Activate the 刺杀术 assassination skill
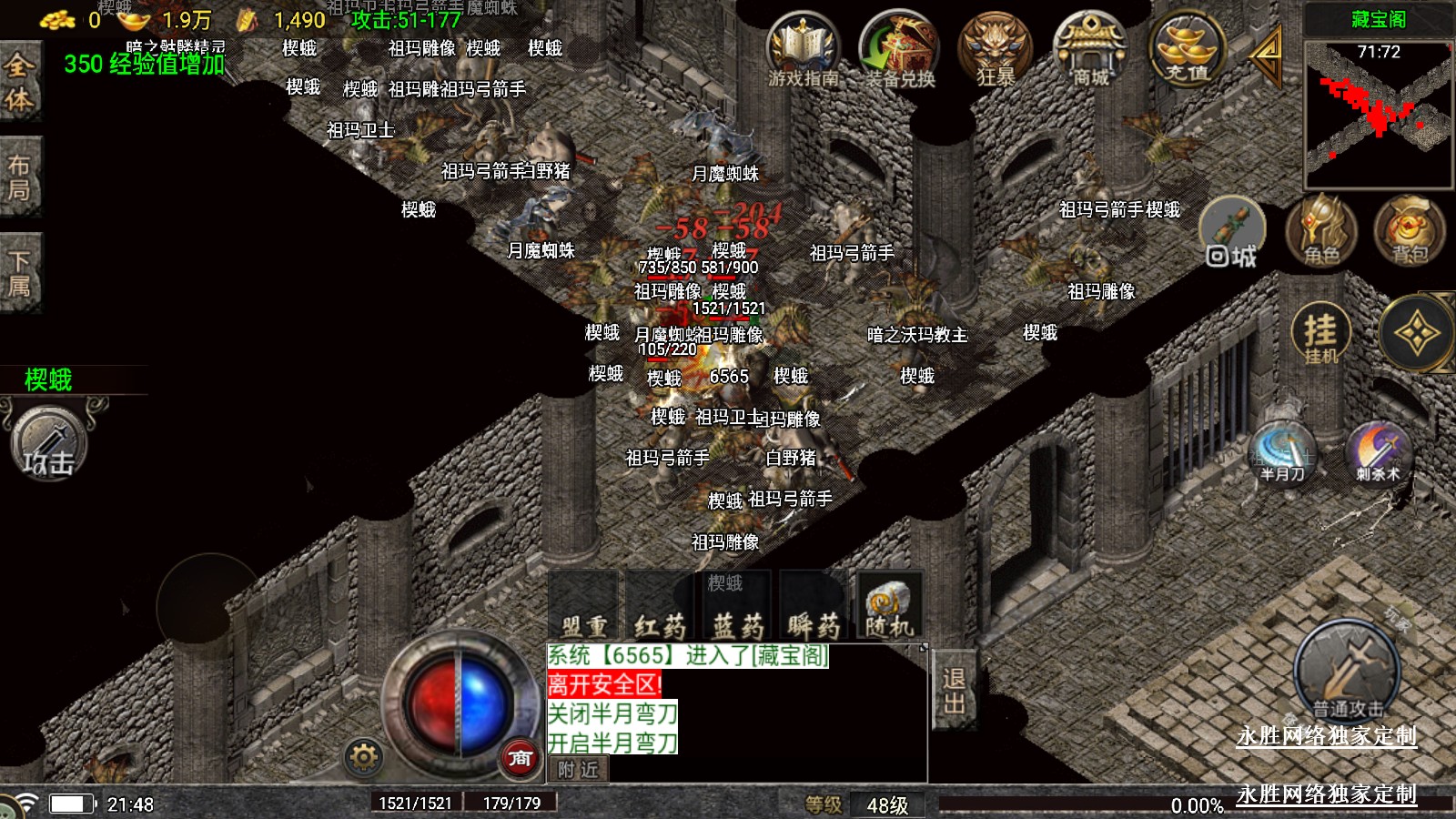The image size is (1456, 819). click(1378, 451)
